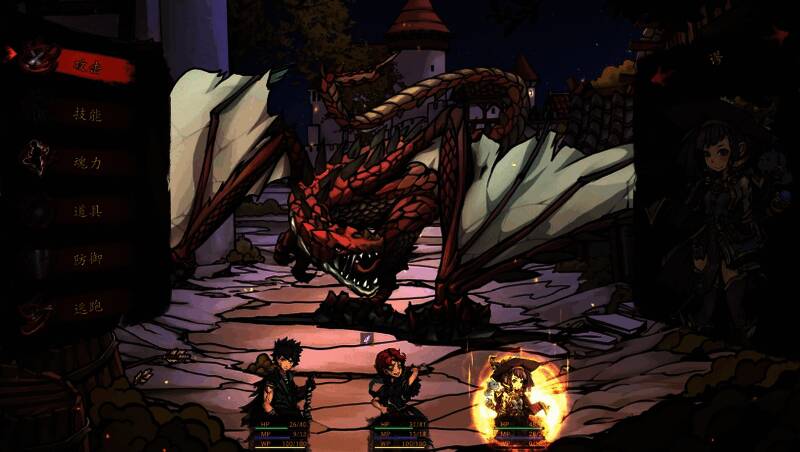Open the 技能 (Skills) menu
The height and width of the screenshot is (452, 800).
(88, 113)
